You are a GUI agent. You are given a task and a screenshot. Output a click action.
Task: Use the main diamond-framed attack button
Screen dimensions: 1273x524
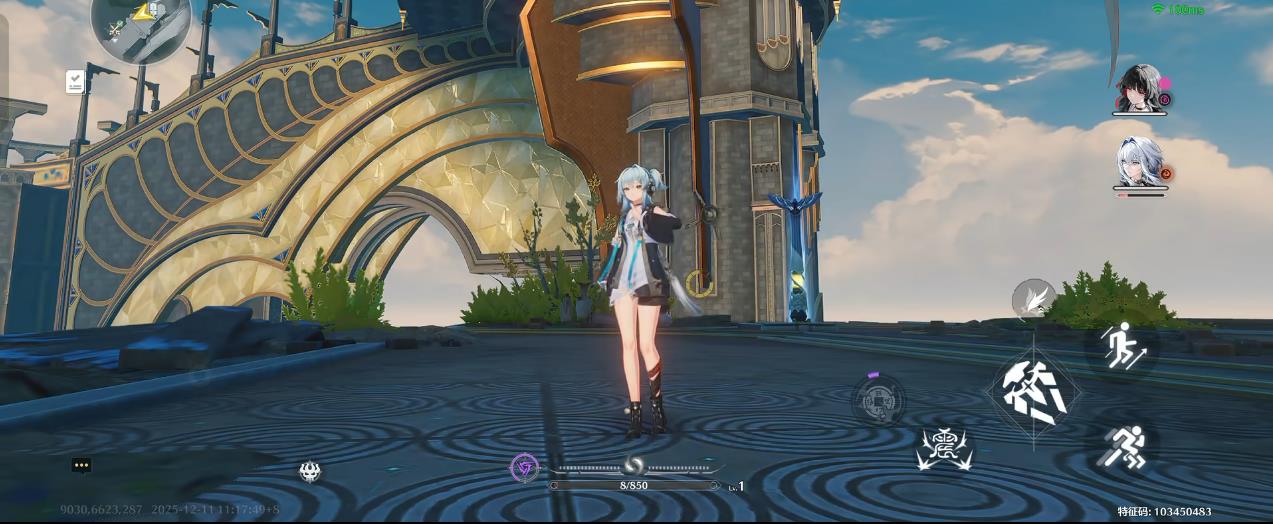pos(1033,393)
